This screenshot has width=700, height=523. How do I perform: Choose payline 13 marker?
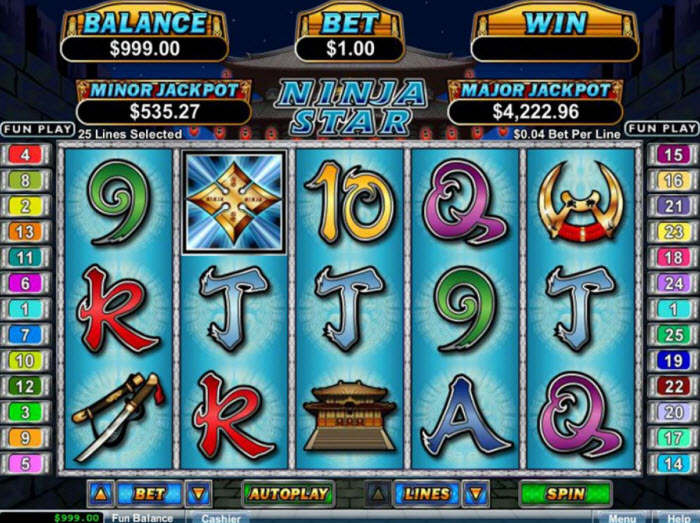pyautogui.click(x=26, y=232)
